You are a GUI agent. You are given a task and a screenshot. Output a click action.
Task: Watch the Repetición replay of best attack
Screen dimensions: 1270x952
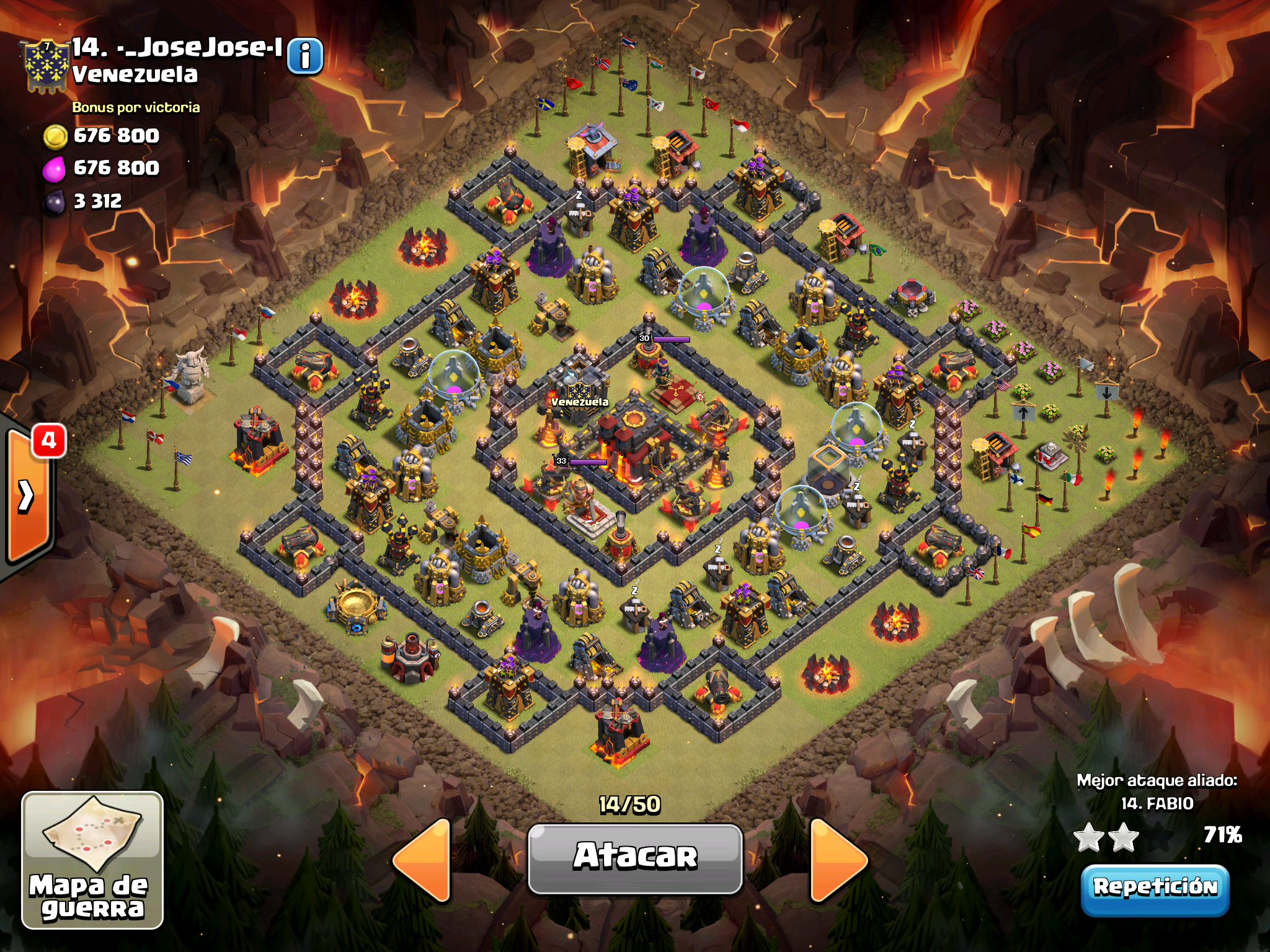(x=1155, y=888)
